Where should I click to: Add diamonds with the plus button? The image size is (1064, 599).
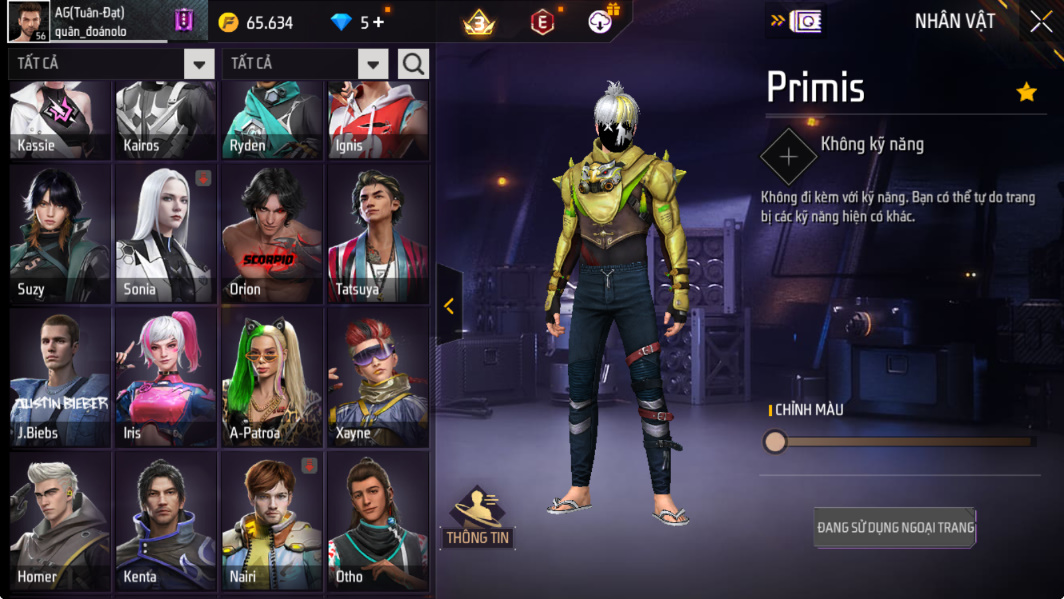tap(379, 22)
